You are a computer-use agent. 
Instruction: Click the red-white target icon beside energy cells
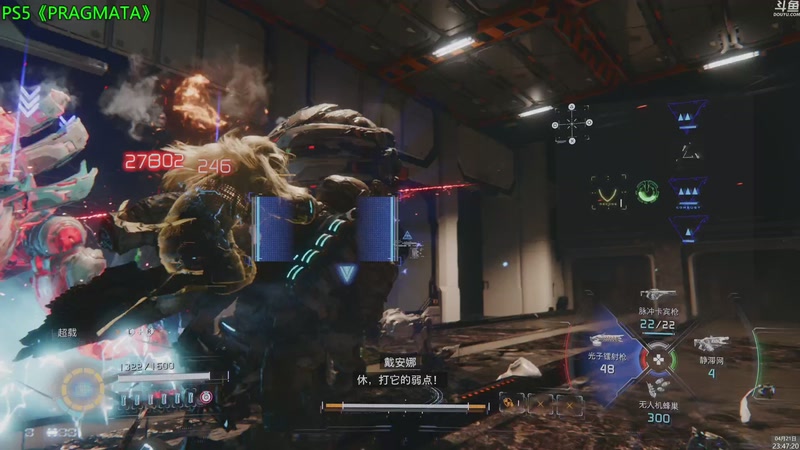(x=206, y=397)
